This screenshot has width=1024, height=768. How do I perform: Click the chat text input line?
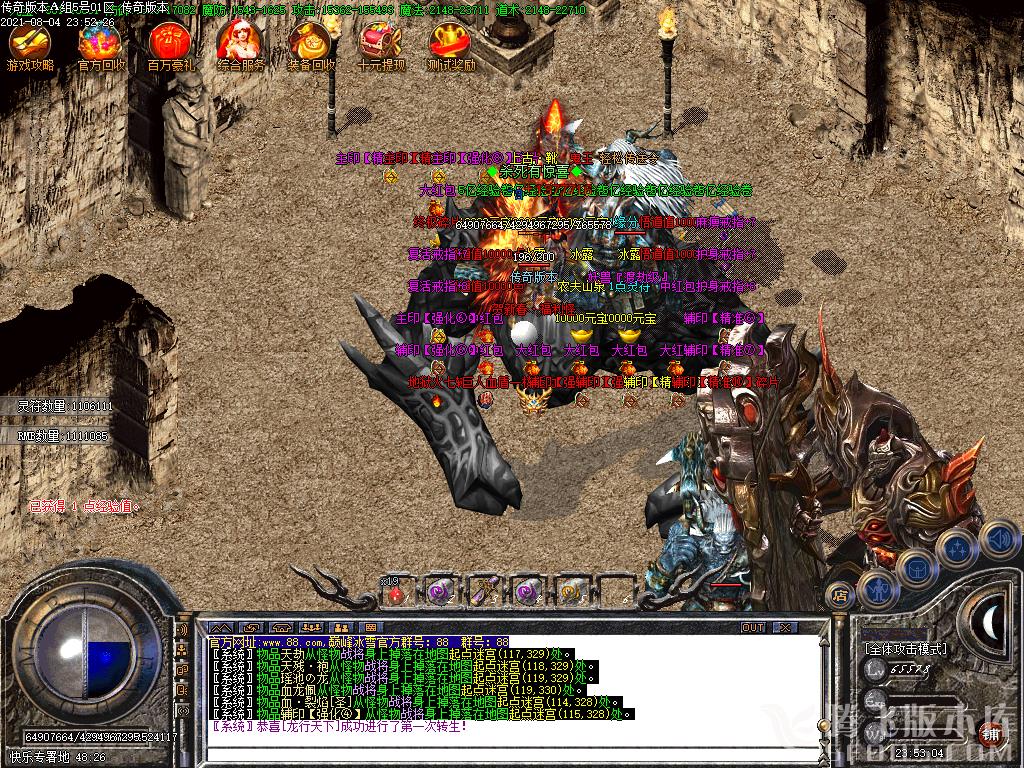click(x=500, y=741)
